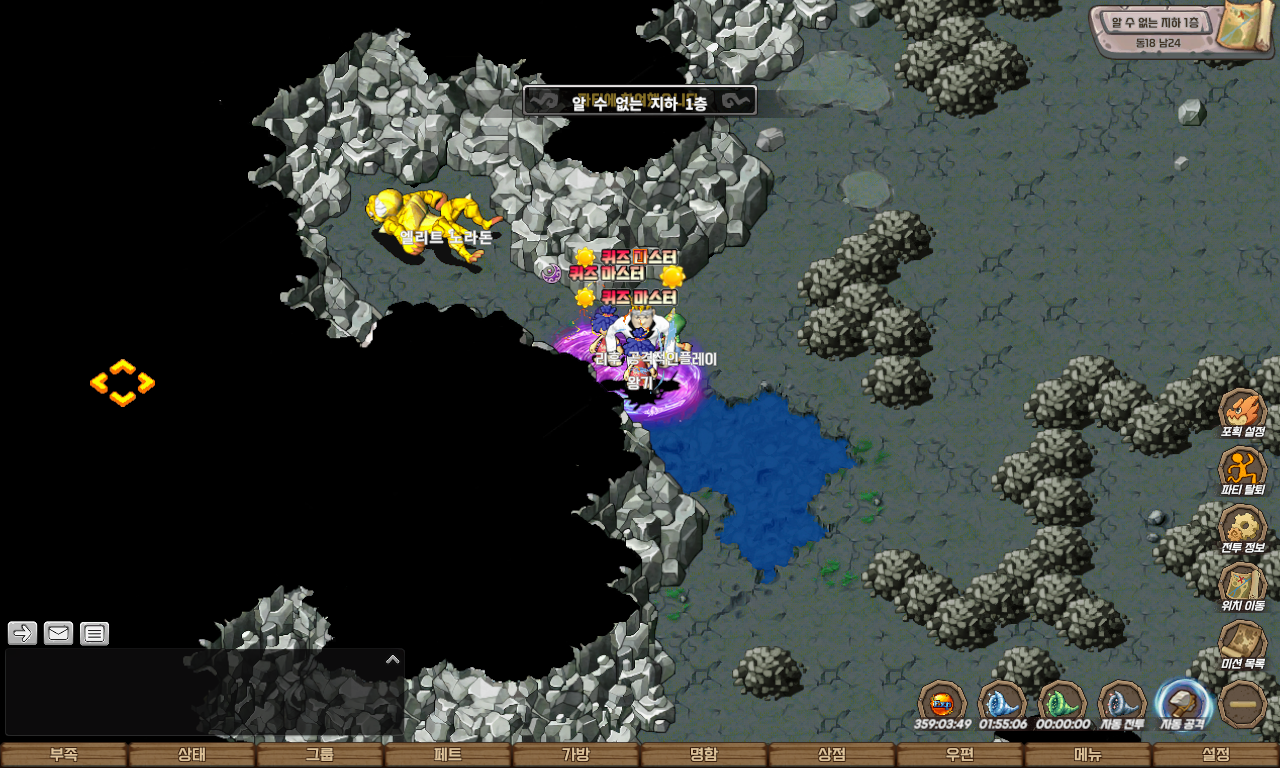
Task: Open the 가방 (bag) inventory
Action: [576, 755]
